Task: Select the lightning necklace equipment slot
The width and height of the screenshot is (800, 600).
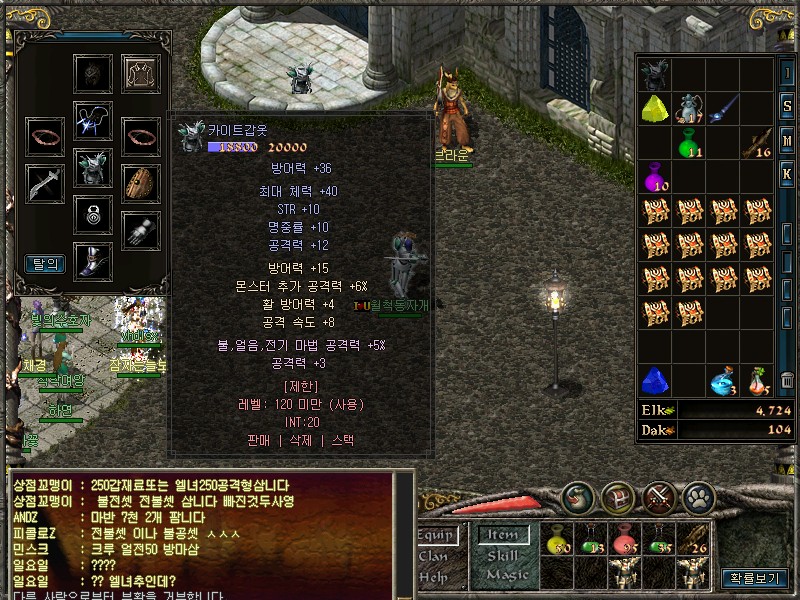Action: coord(93,120)
